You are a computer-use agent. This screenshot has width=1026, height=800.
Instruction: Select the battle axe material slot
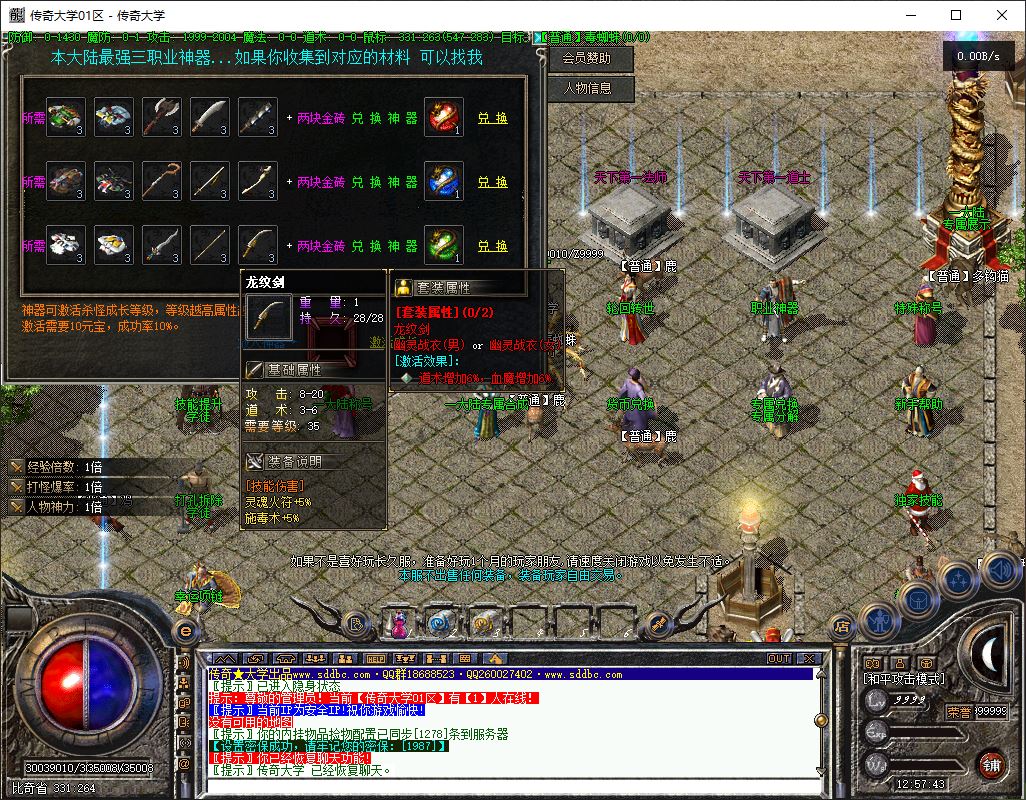(161, 118)
